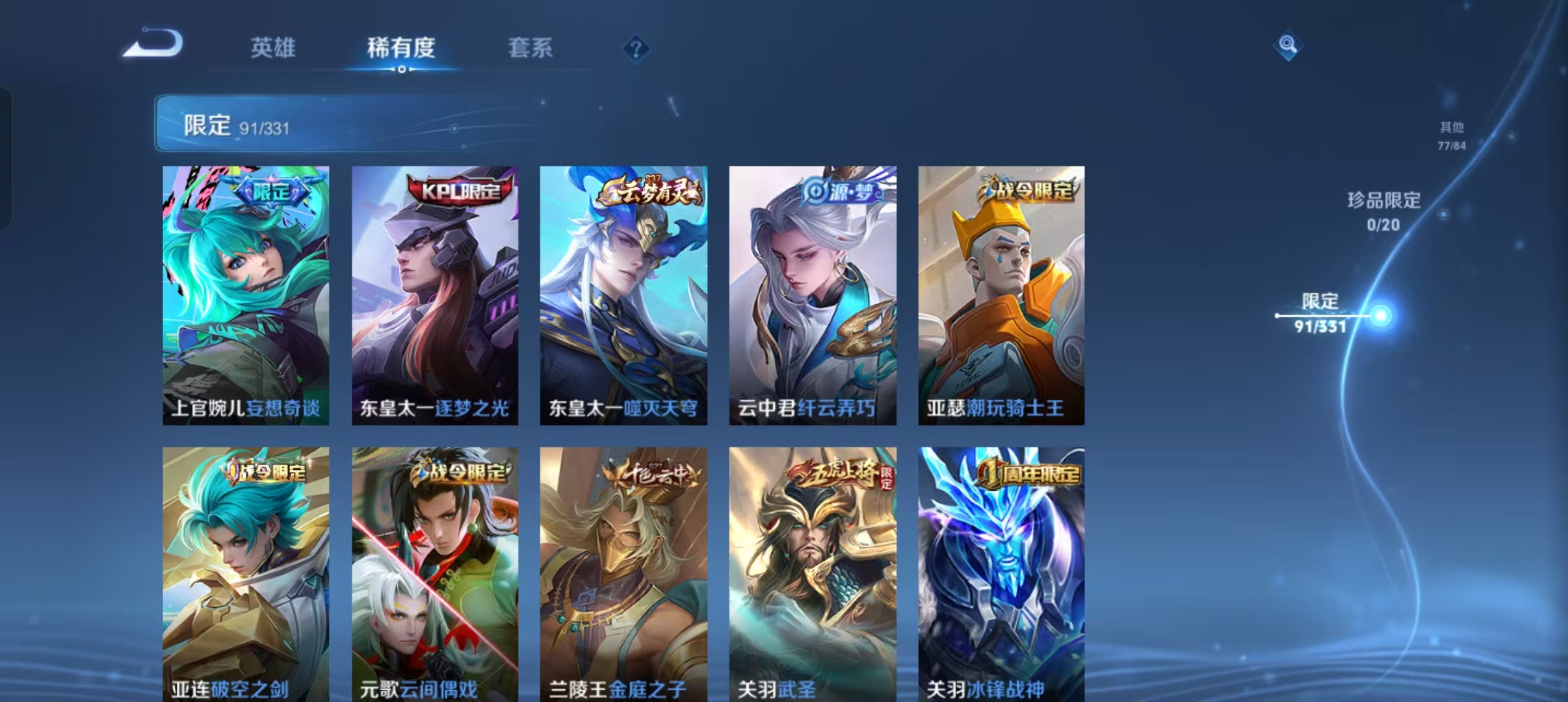Switch to the 套系 tab
This screenshot has width=1568, height=702.
(530, 47)
